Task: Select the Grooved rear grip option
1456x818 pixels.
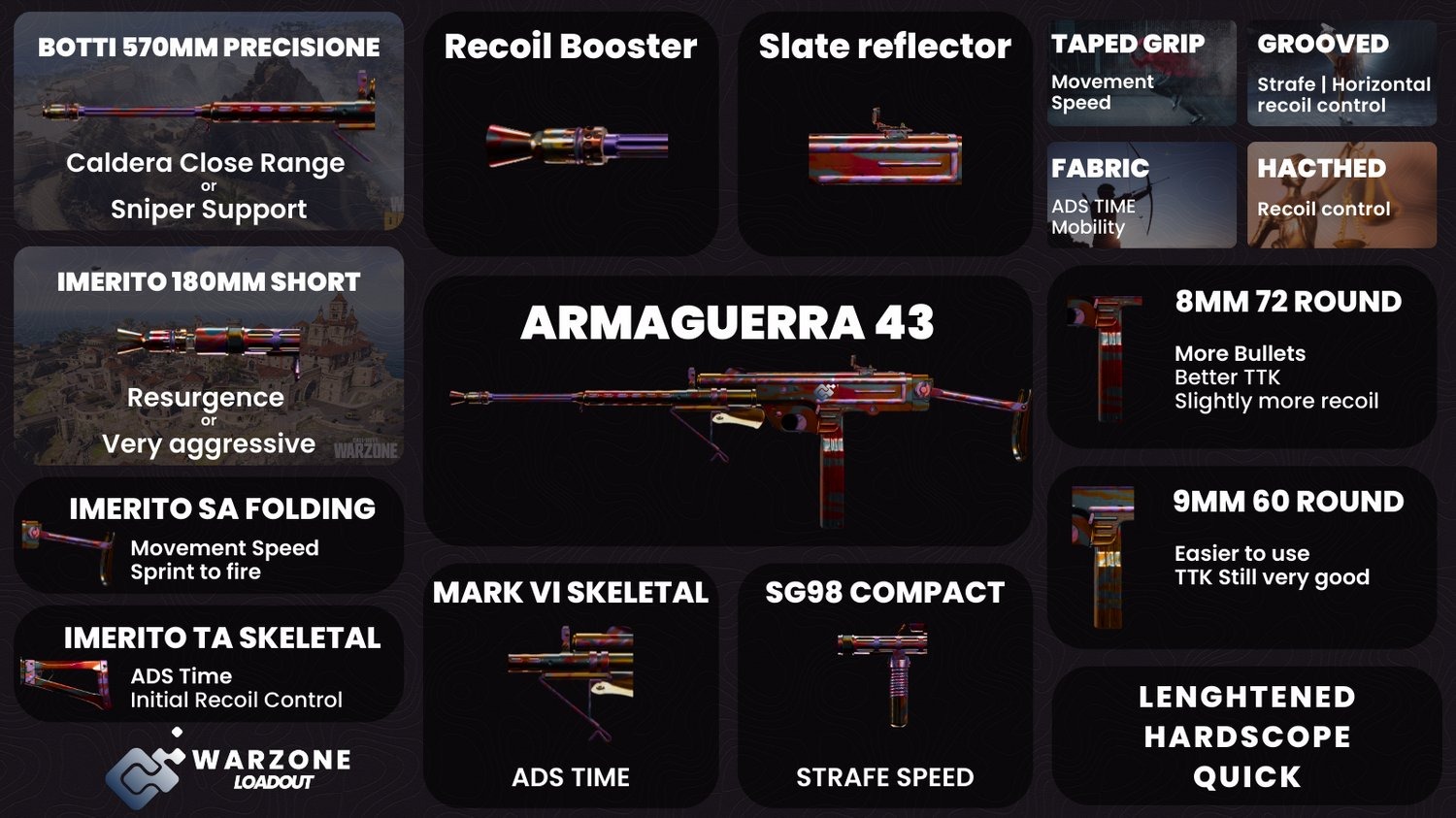Action: (x=1341, y=74)
